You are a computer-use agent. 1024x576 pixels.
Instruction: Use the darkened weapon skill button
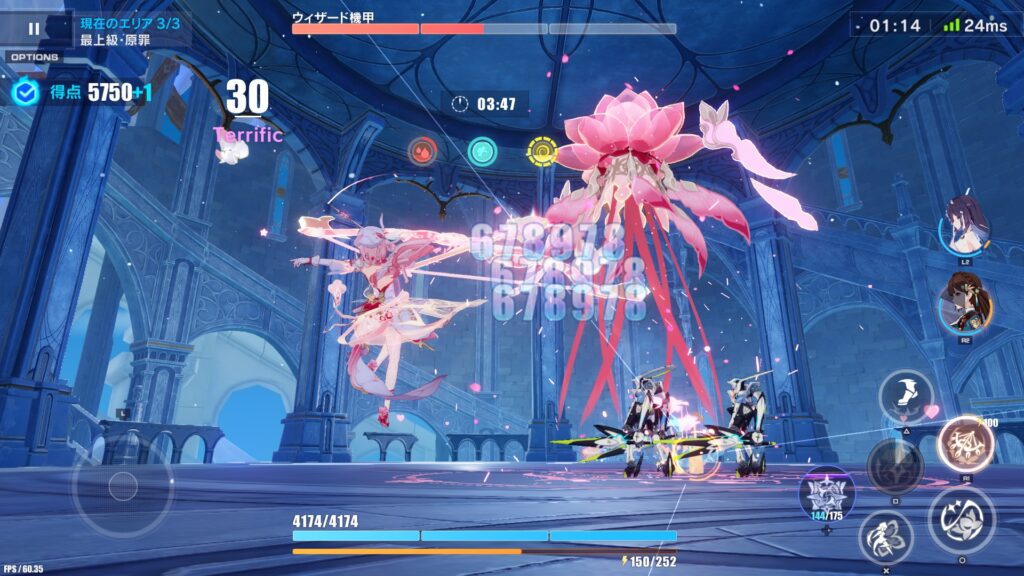895,466
